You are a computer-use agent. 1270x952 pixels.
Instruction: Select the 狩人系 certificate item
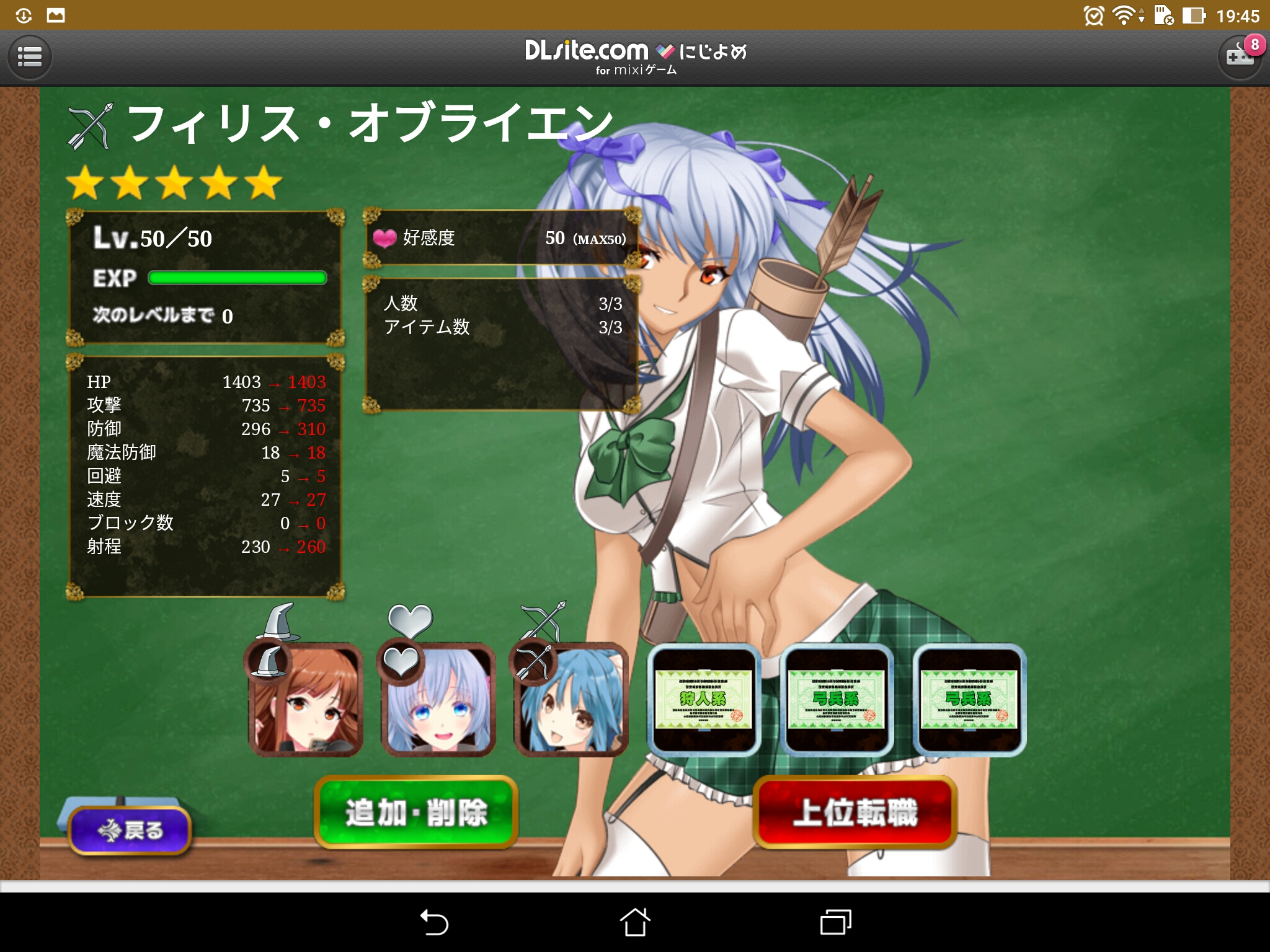click(704, 699)
